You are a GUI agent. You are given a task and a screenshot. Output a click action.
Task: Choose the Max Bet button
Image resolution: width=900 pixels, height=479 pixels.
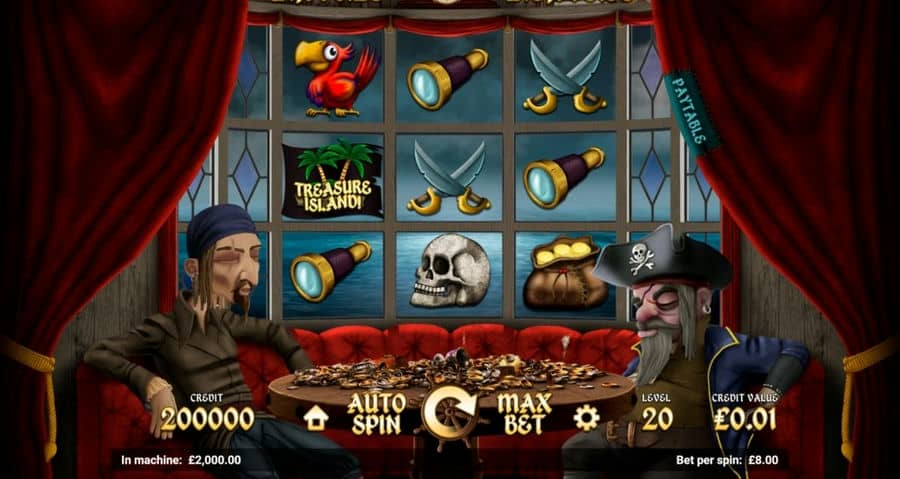pos(524,413)
